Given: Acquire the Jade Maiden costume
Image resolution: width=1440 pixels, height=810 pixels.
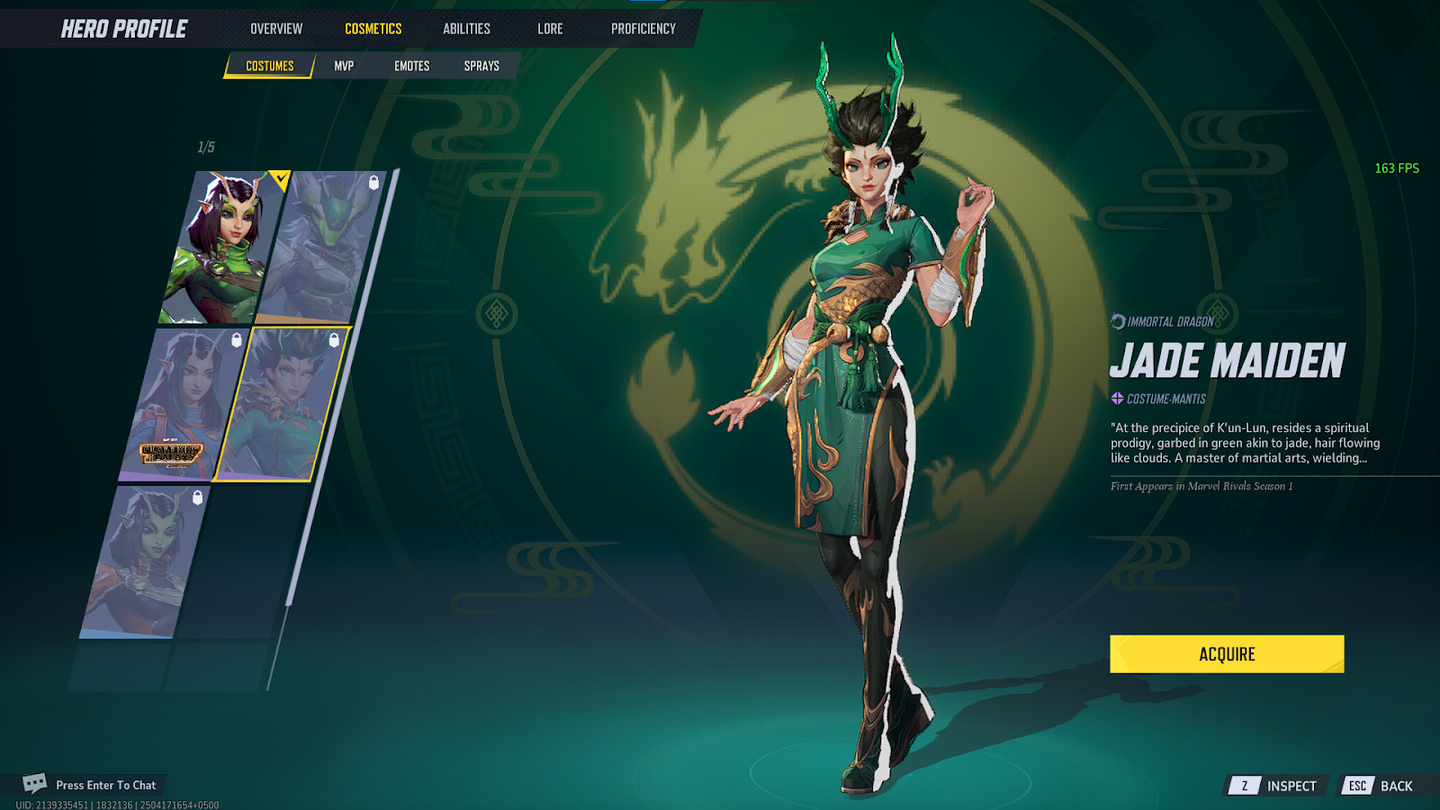Looking at the screenshot, I should [x=1226, y=654].
